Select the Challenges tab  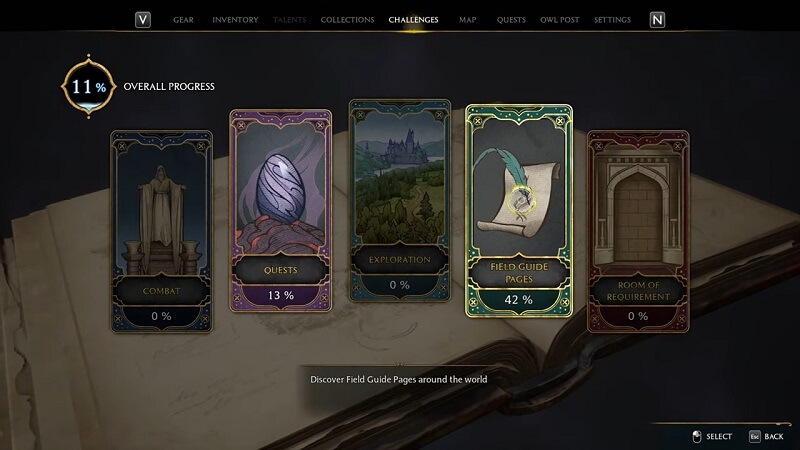413,20
